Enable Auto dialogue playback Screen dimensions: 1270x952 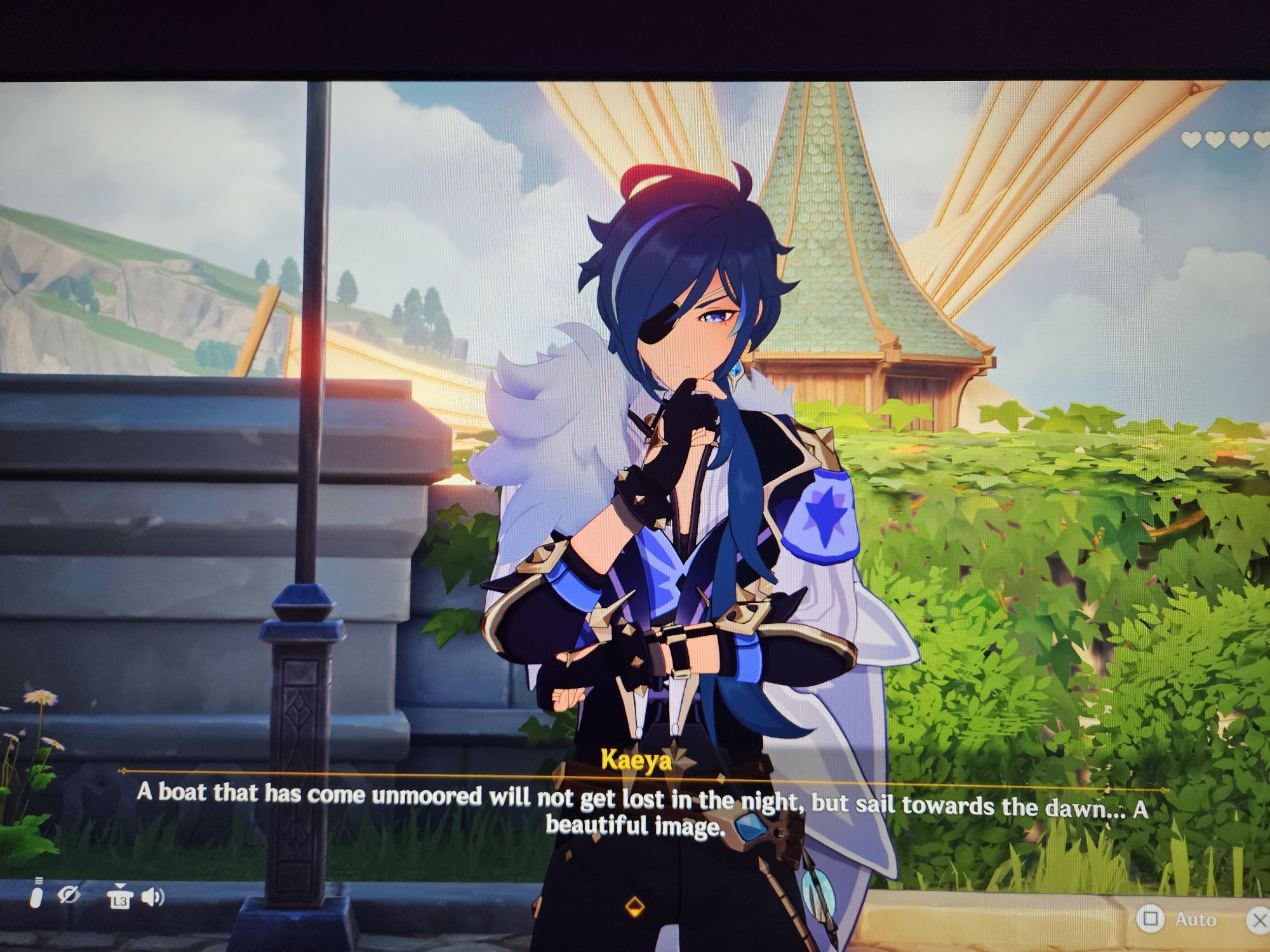click(x=1180, y=920)
